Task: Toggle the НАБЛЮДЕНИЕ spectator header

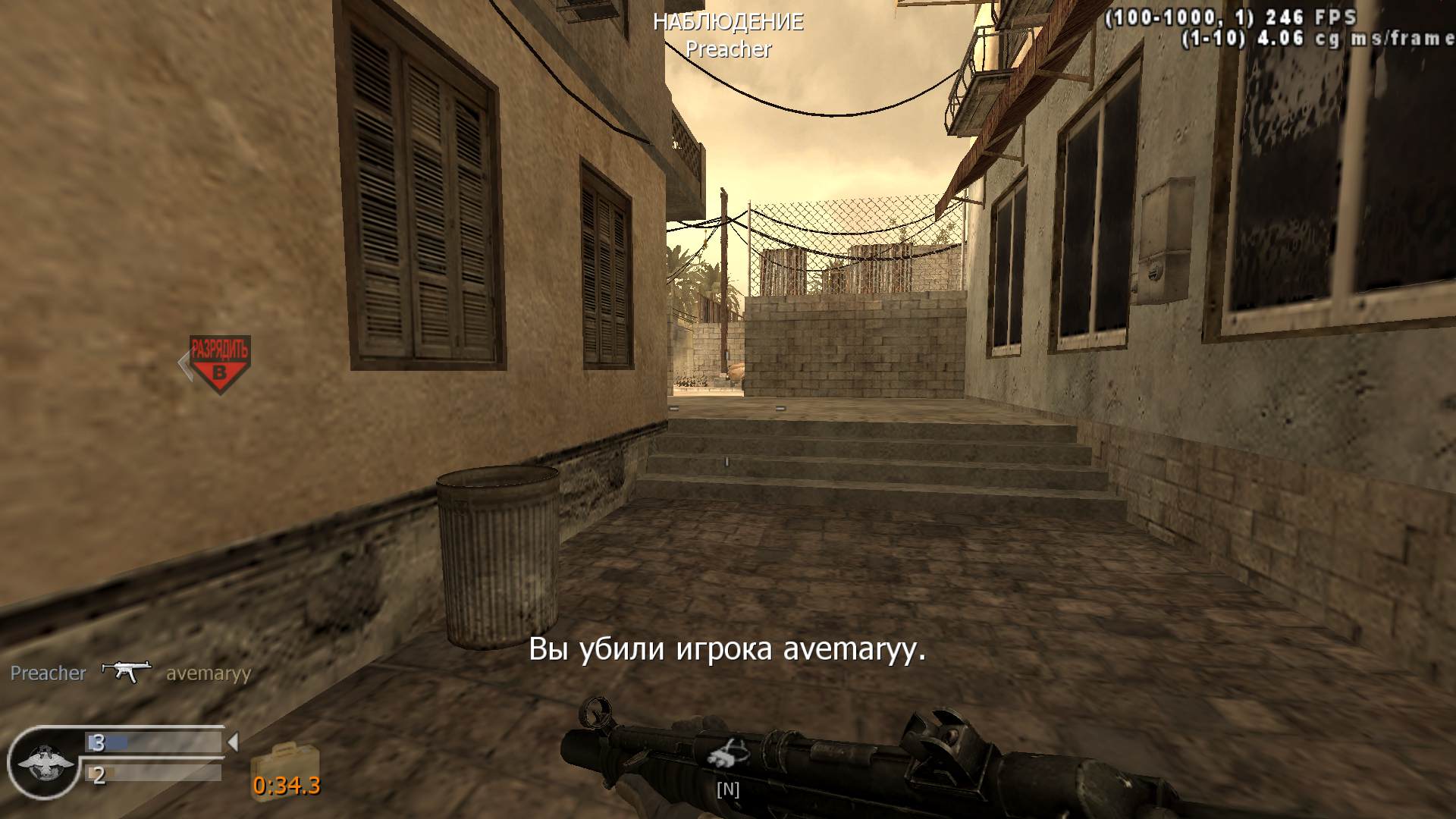Action: [x=727, y=21]
